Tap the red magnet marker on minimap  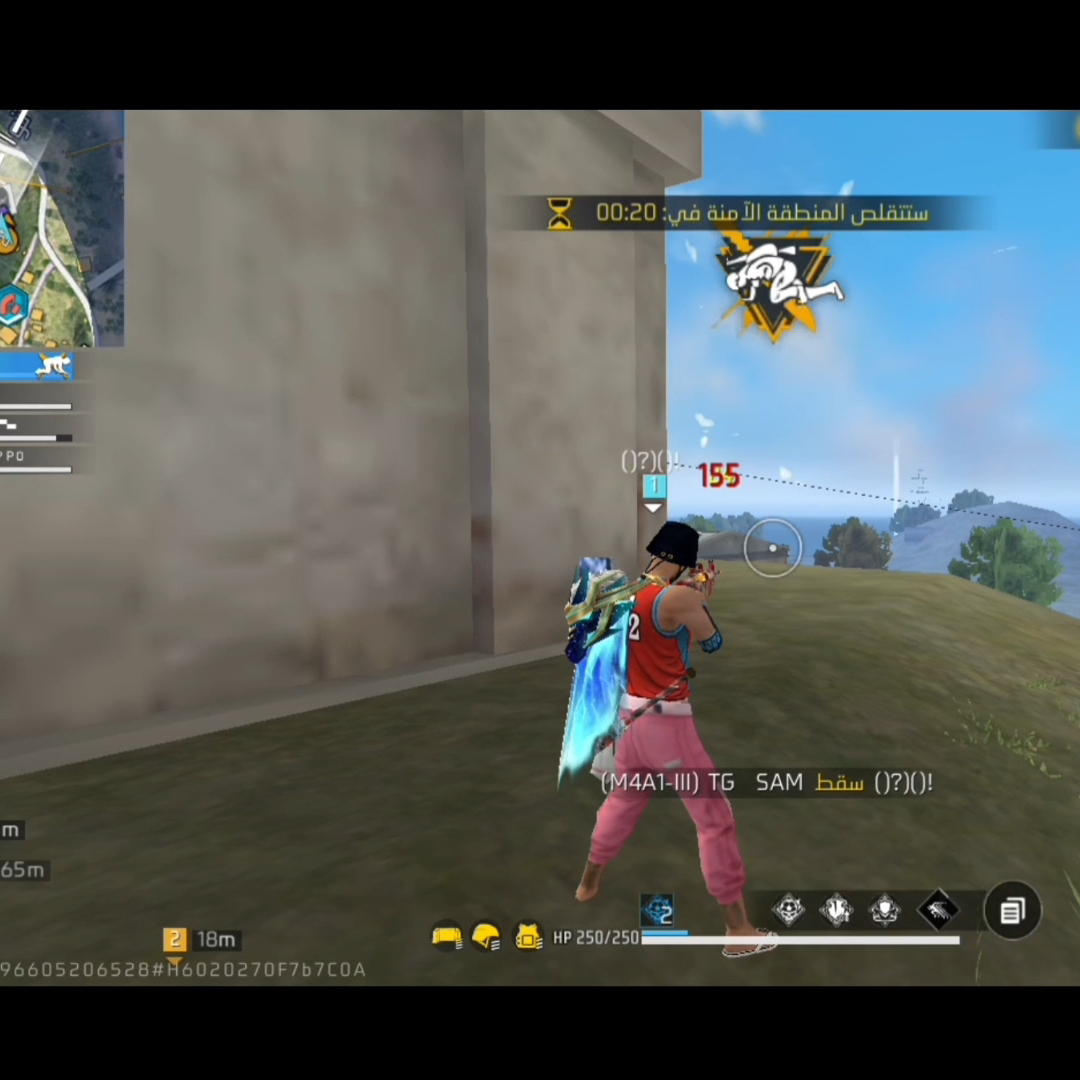14,303
